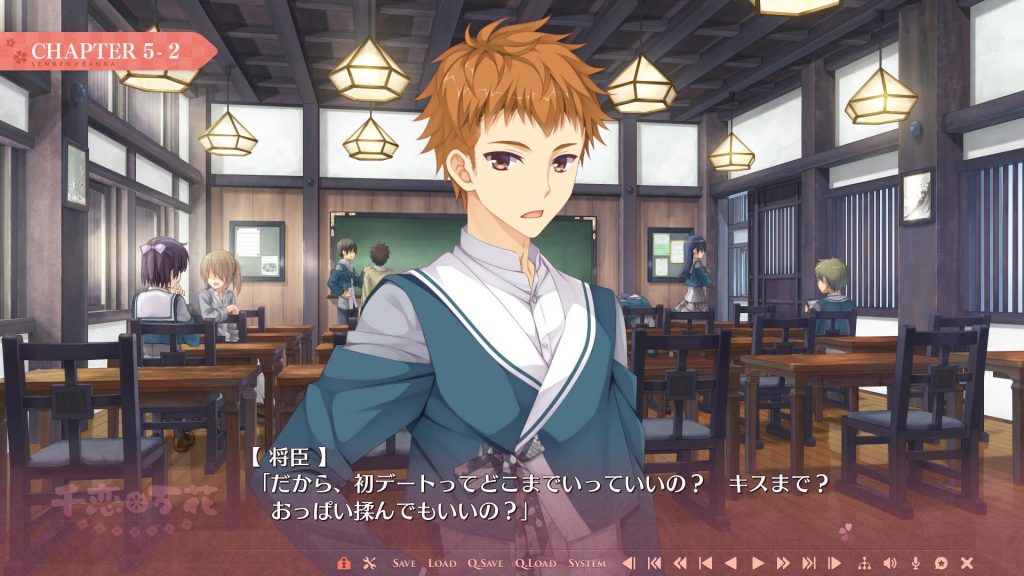Do a quick save with Q.Save

(486, 563)
